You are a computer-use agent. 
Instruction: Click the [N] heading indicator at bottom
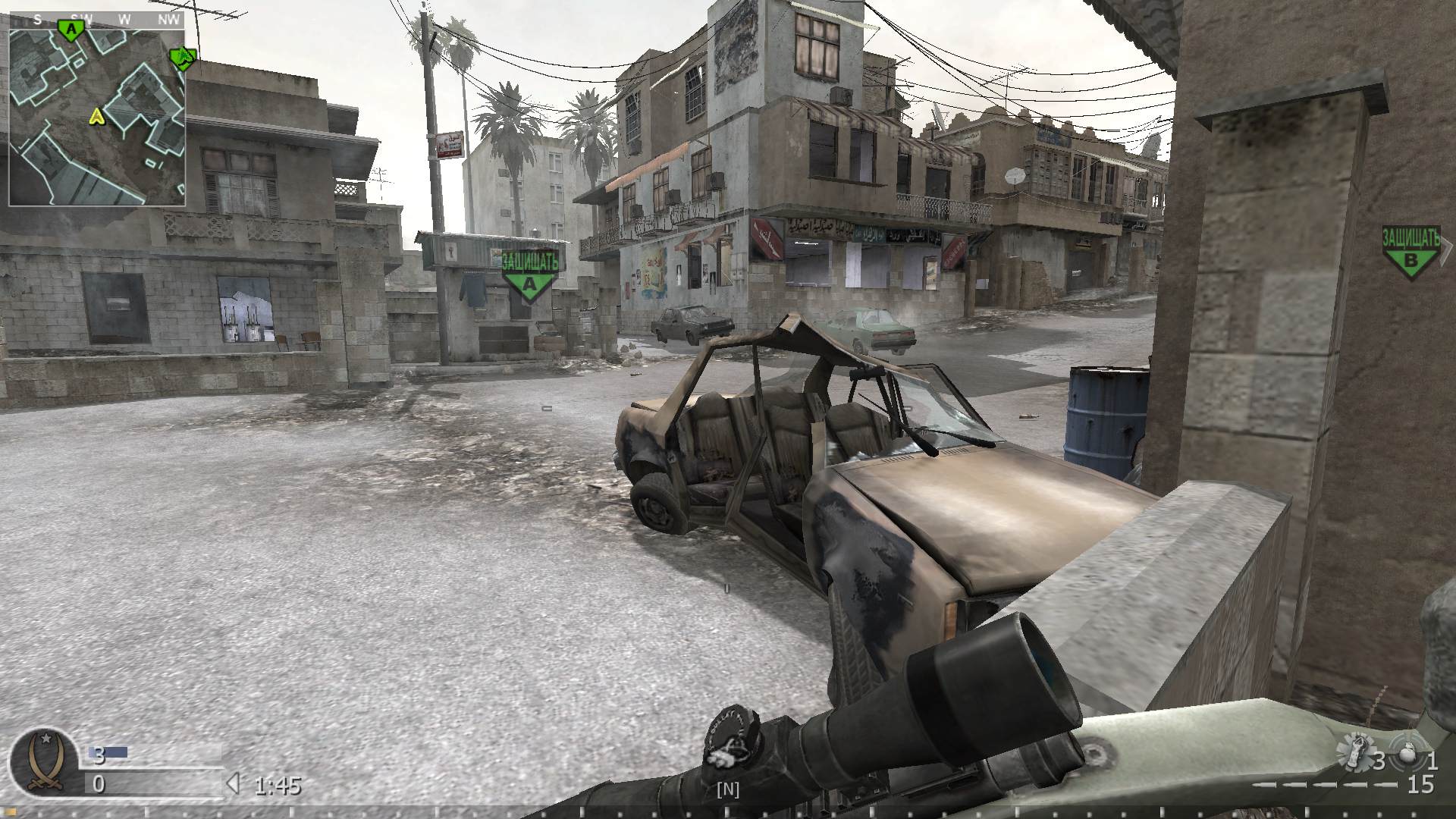click(x=727, y=789)
